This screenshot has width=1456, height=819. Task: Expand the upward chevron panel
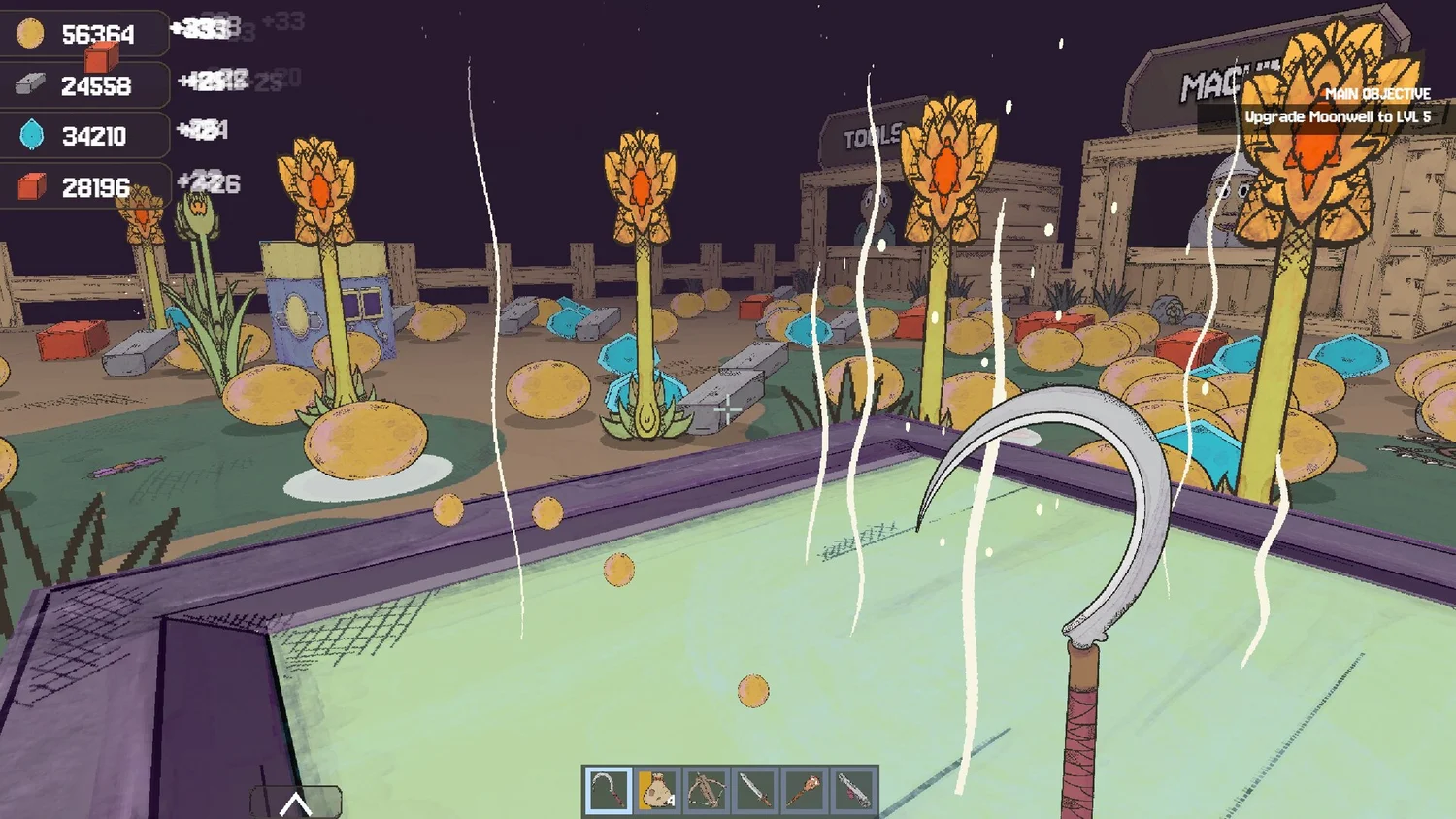pos(296,803)
